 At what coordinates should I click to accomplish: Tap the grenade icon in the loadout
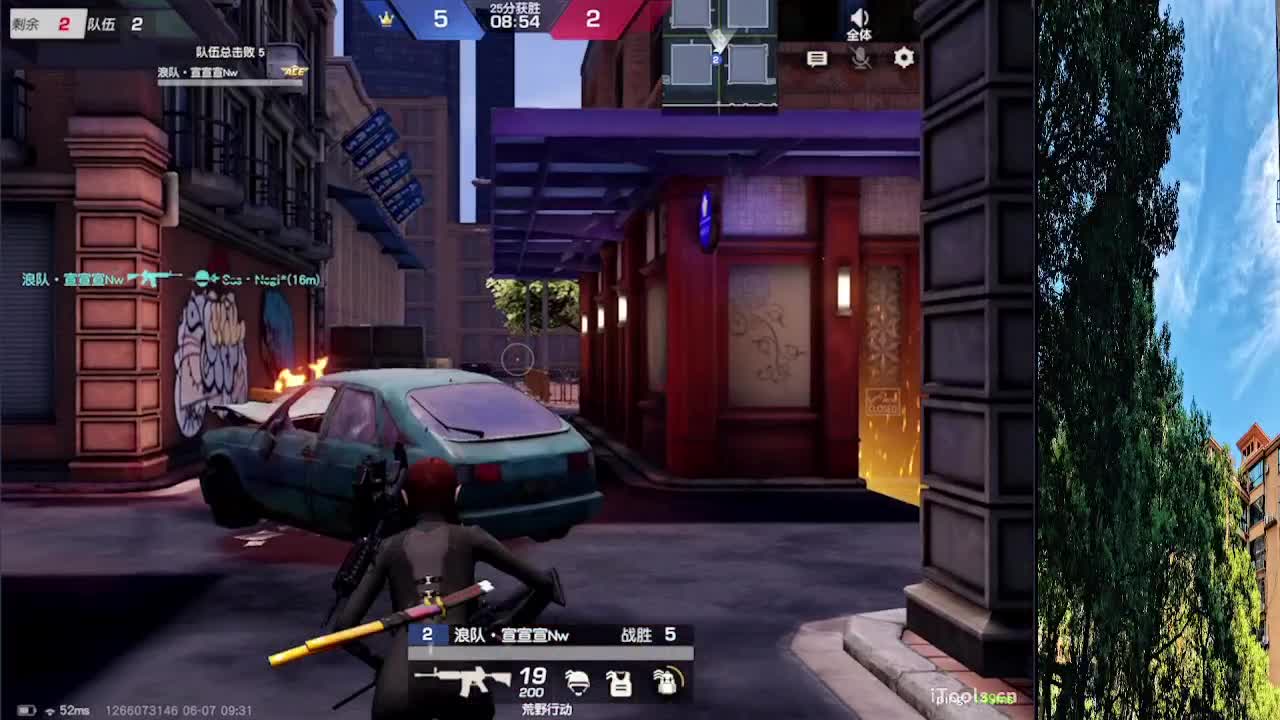click(668, 684)
